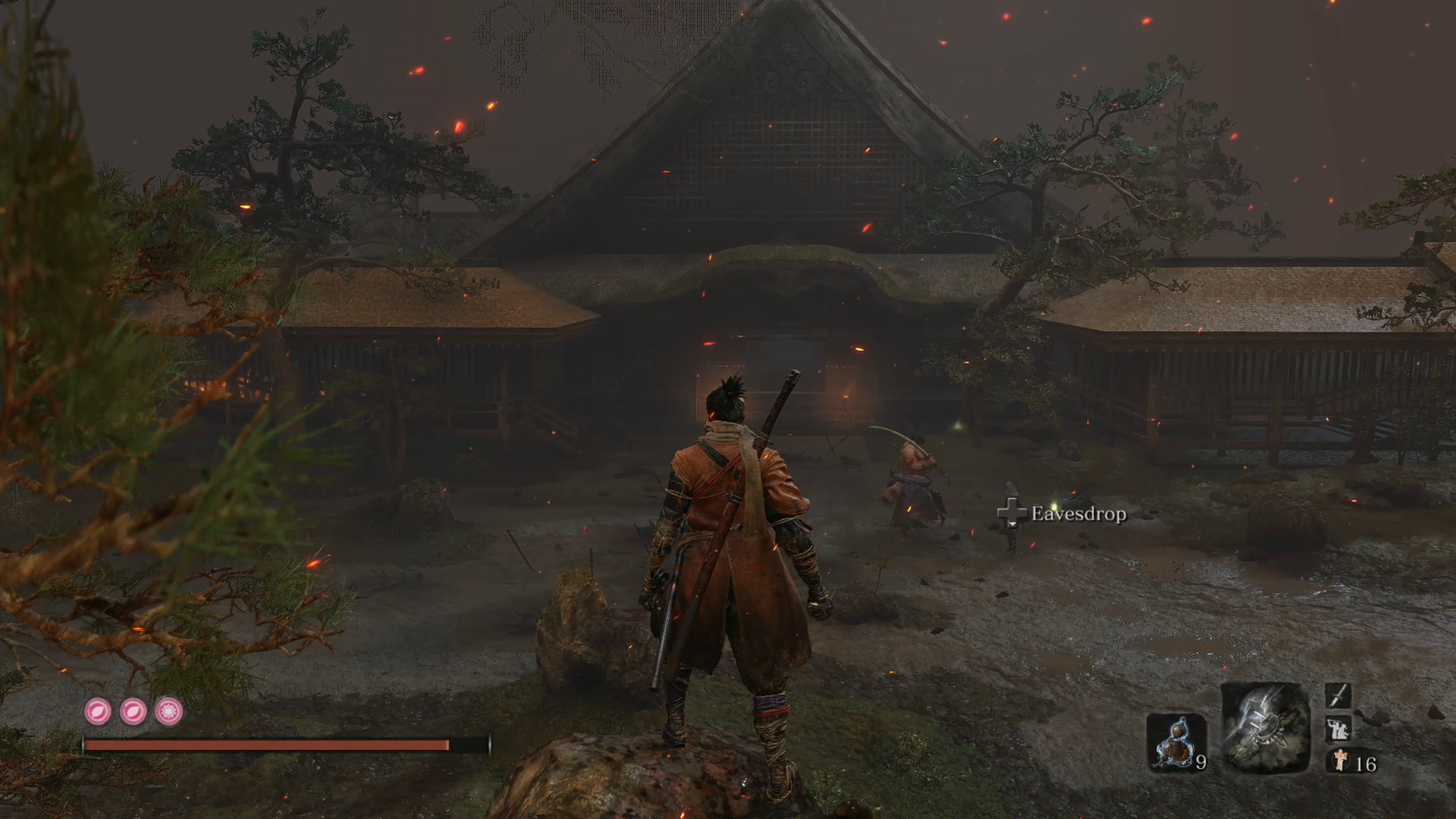Click the two-figure silhouette icon
The height and width of the screenshot is (819, 1456).
click(1338, 729)
